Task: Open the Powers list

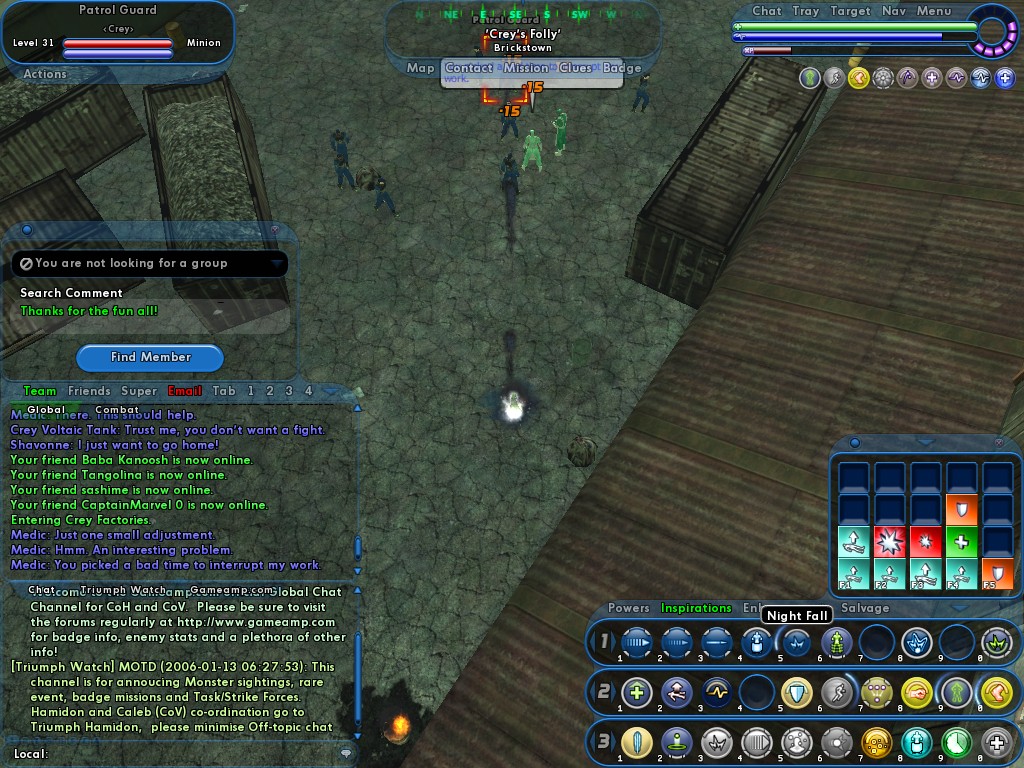Action: click(628, 608)
